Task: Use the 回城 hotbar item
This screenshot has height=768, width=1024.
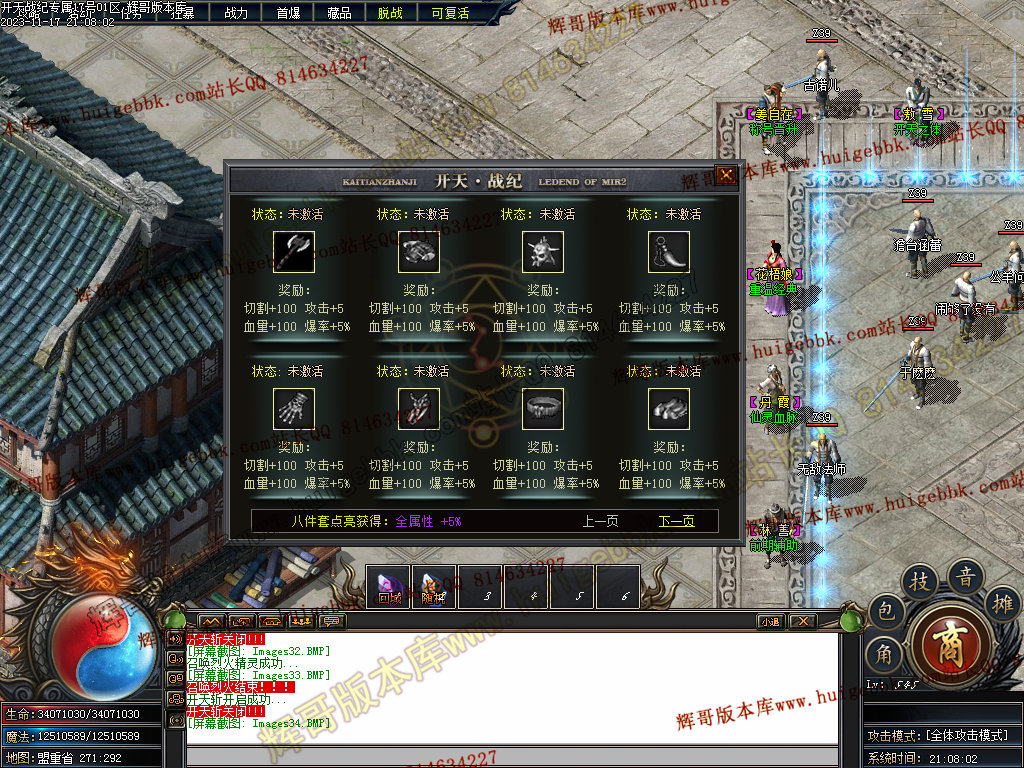Action: [389, 587]
